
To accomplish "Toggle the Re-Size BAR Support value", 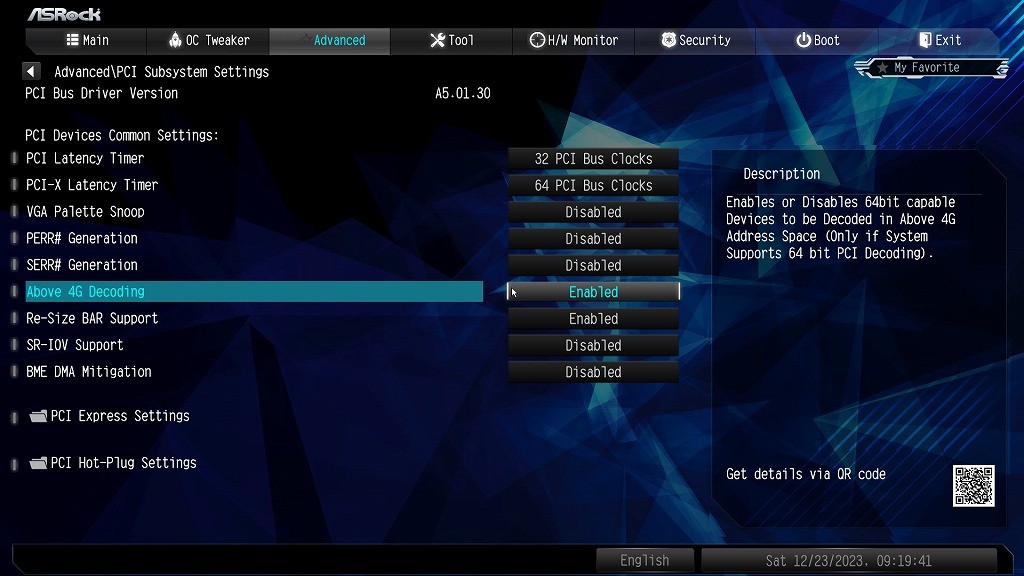I will point(593,319).
